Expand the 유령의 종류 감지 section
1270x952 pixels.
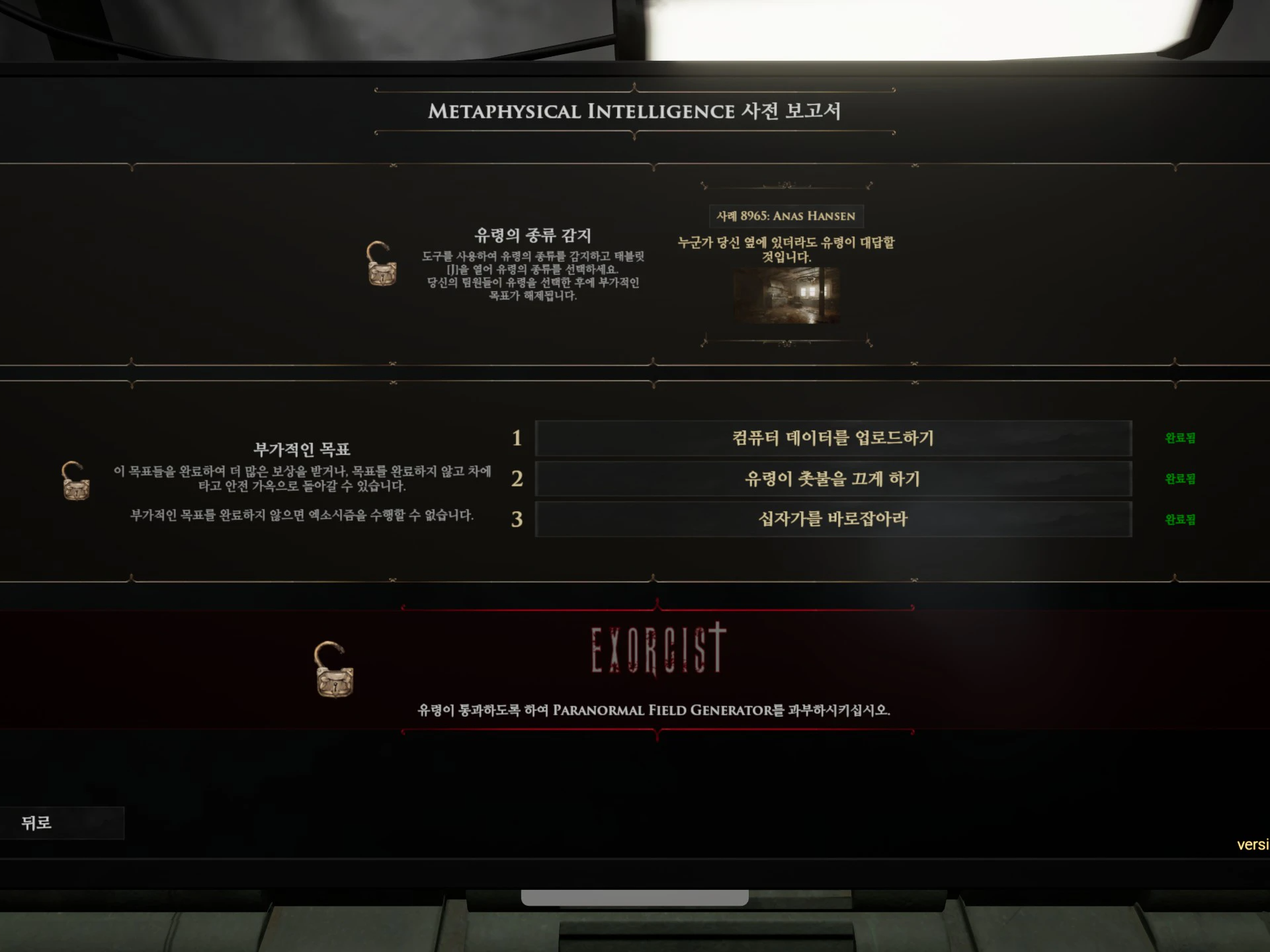coord(534,235)
